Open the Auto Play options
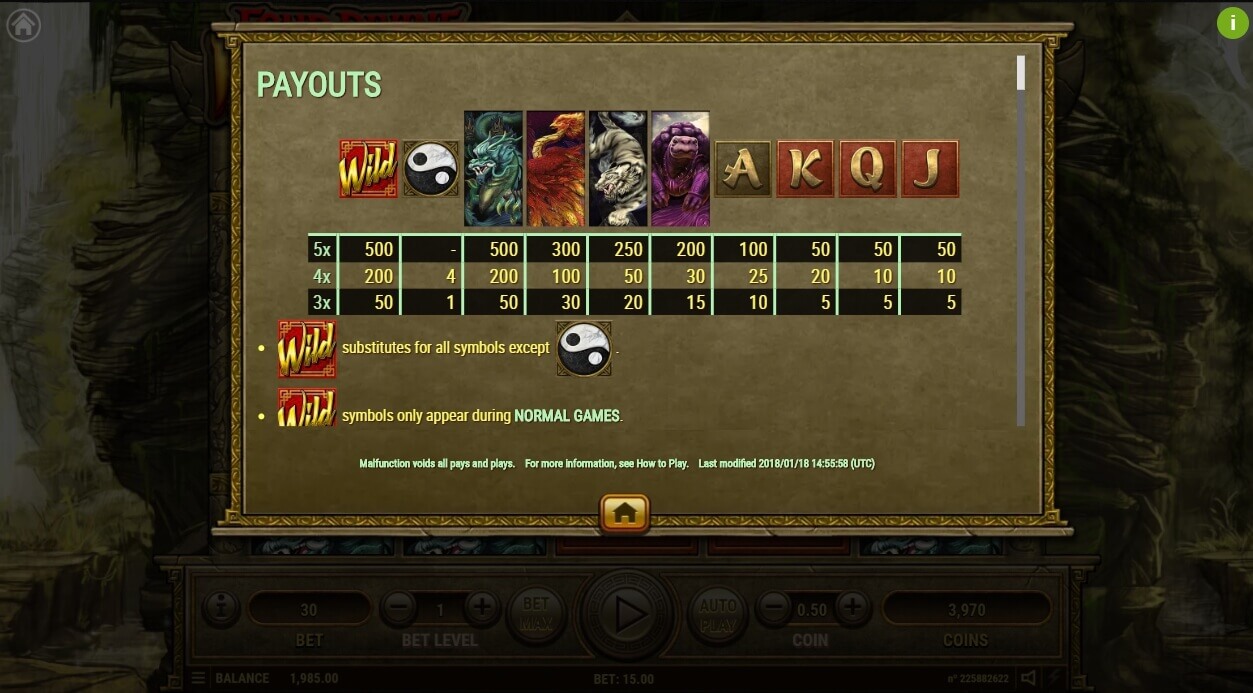Image resolution: width=1253 pixels, height=693 pixels. 717,612
